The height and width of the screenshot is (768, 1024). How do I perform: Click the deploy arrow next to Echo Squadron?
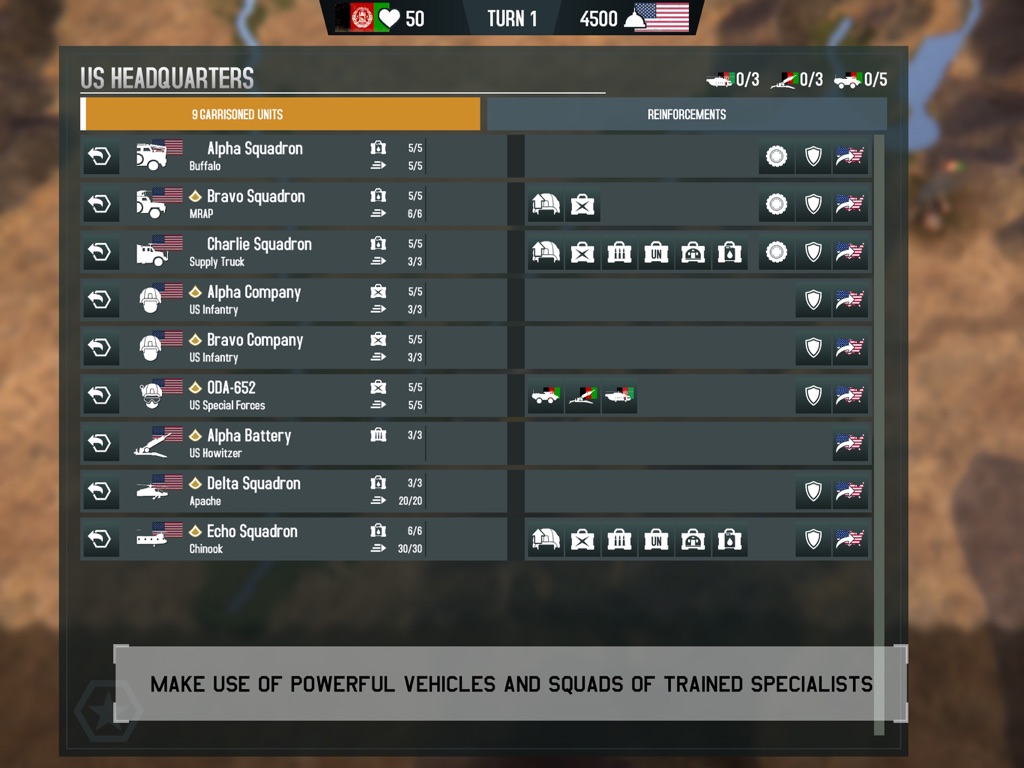(100, 540)
